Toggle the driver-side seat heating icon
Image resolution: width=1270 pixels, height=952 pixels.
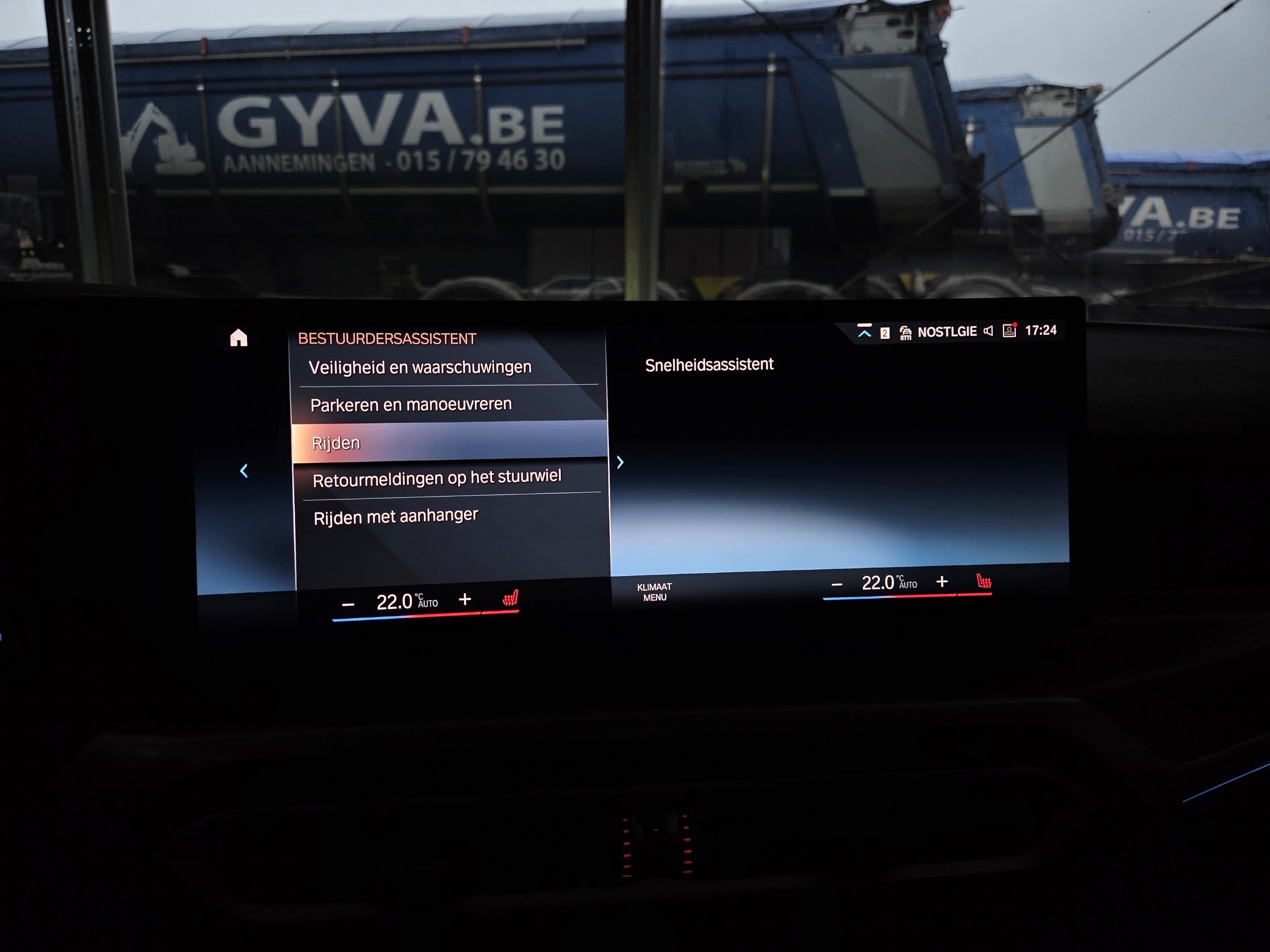[x=510, y=599]
